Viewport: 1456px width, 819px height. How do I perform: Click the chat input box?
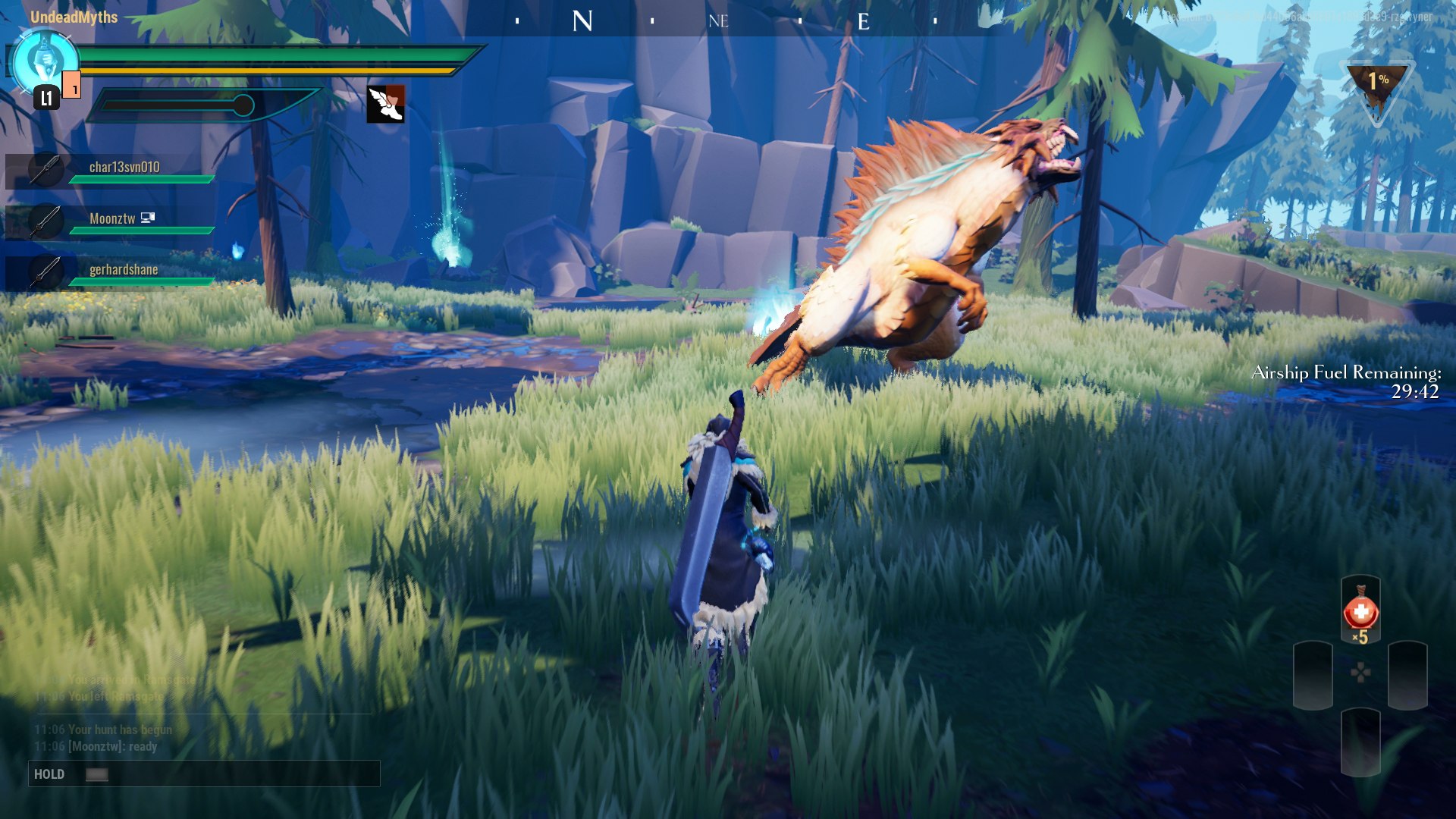204,773
